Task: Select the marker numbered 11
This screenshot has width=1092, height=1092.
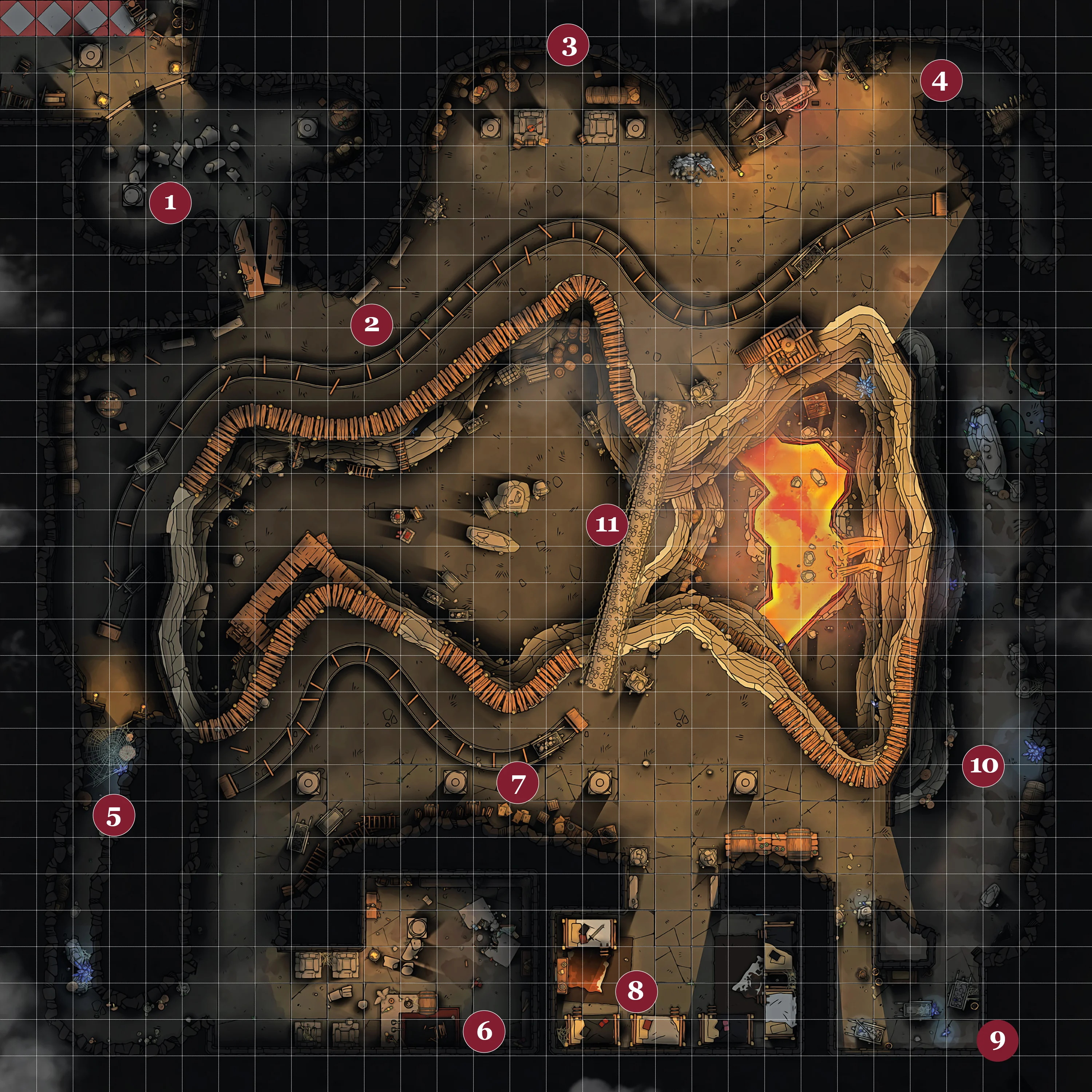Action: tap(607, 525)
